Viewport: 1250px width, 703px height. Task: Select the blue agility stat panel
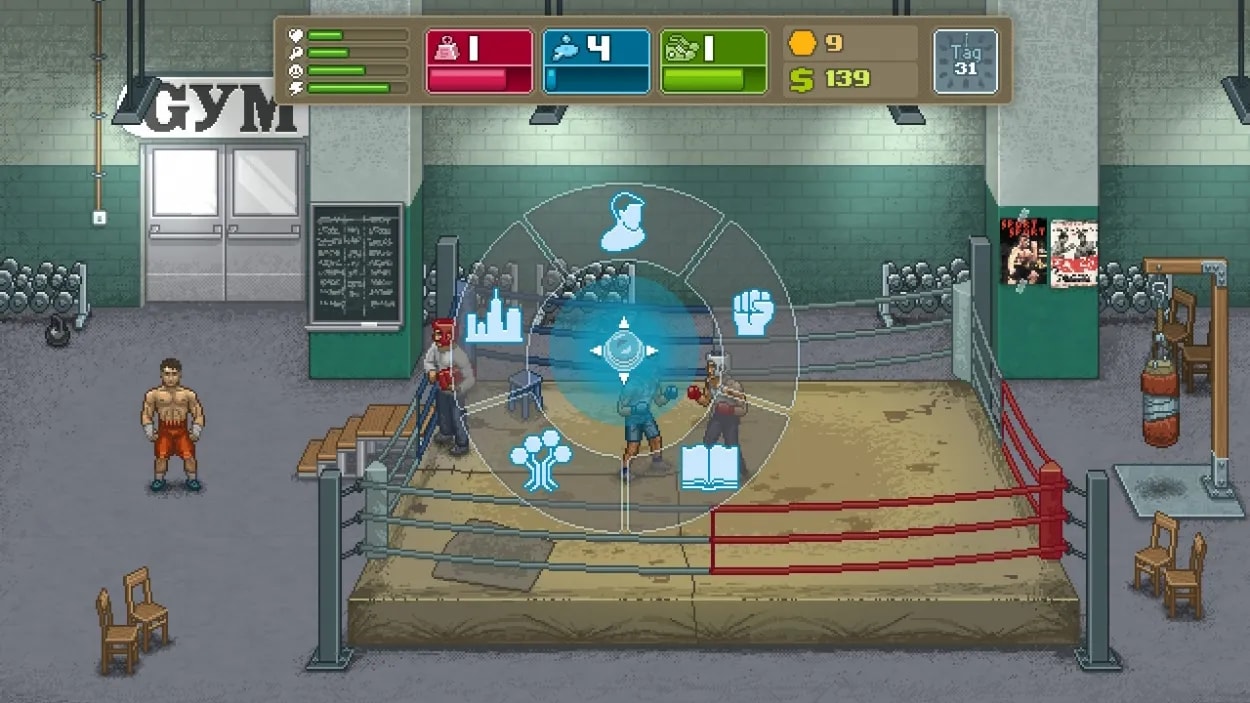596,62
